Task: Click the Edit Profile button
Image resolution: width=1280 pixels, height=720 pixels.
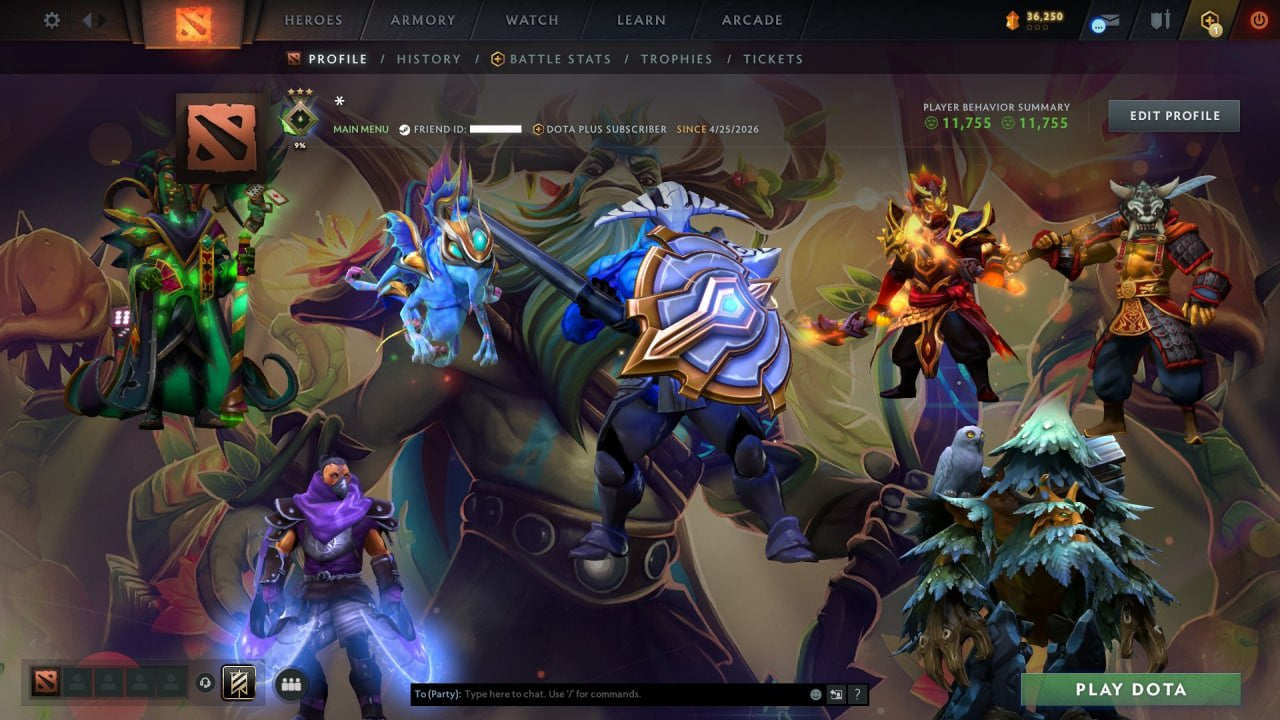Action: [1174, 115]
